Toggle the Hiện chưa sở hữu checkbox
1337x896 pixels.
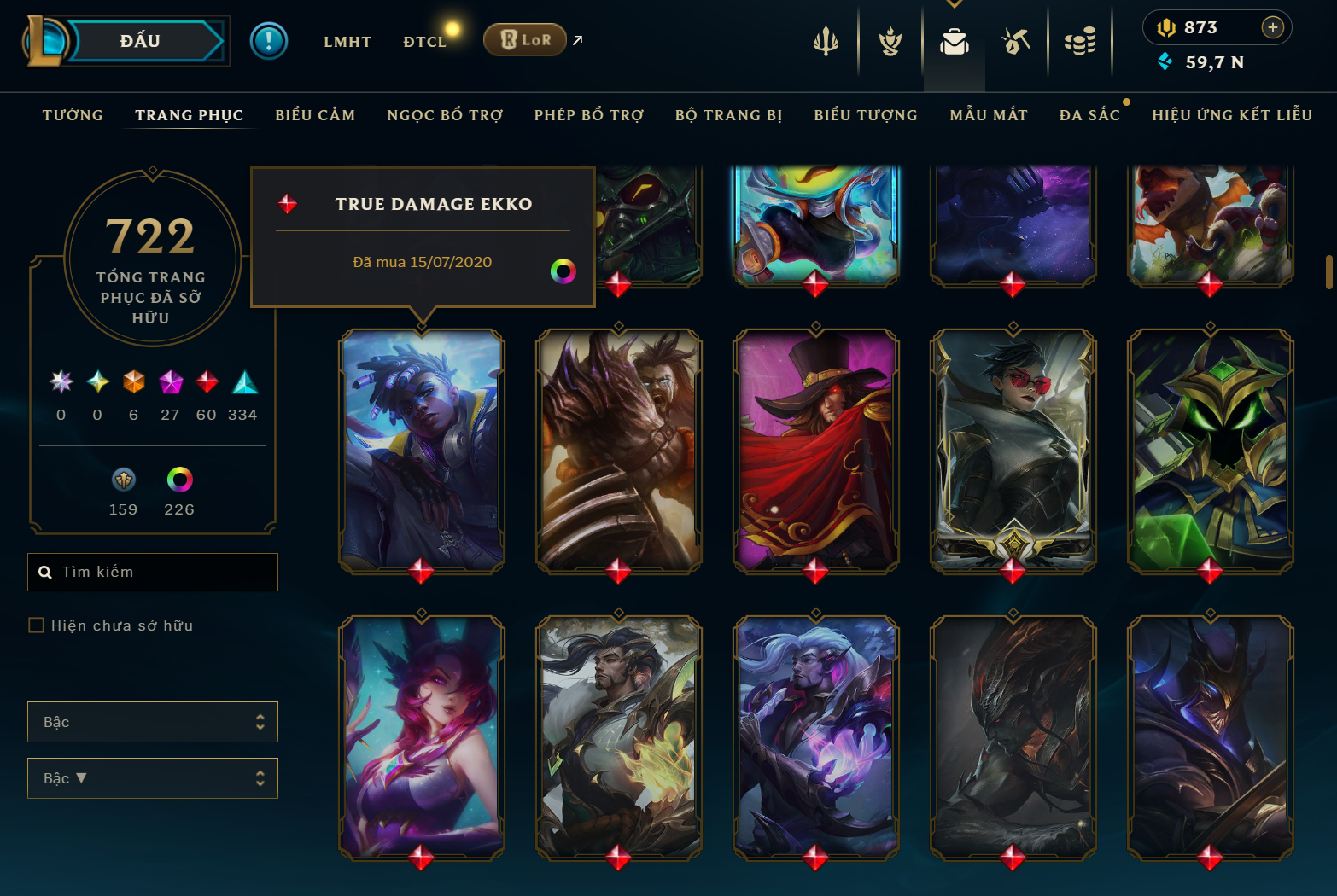37,625
